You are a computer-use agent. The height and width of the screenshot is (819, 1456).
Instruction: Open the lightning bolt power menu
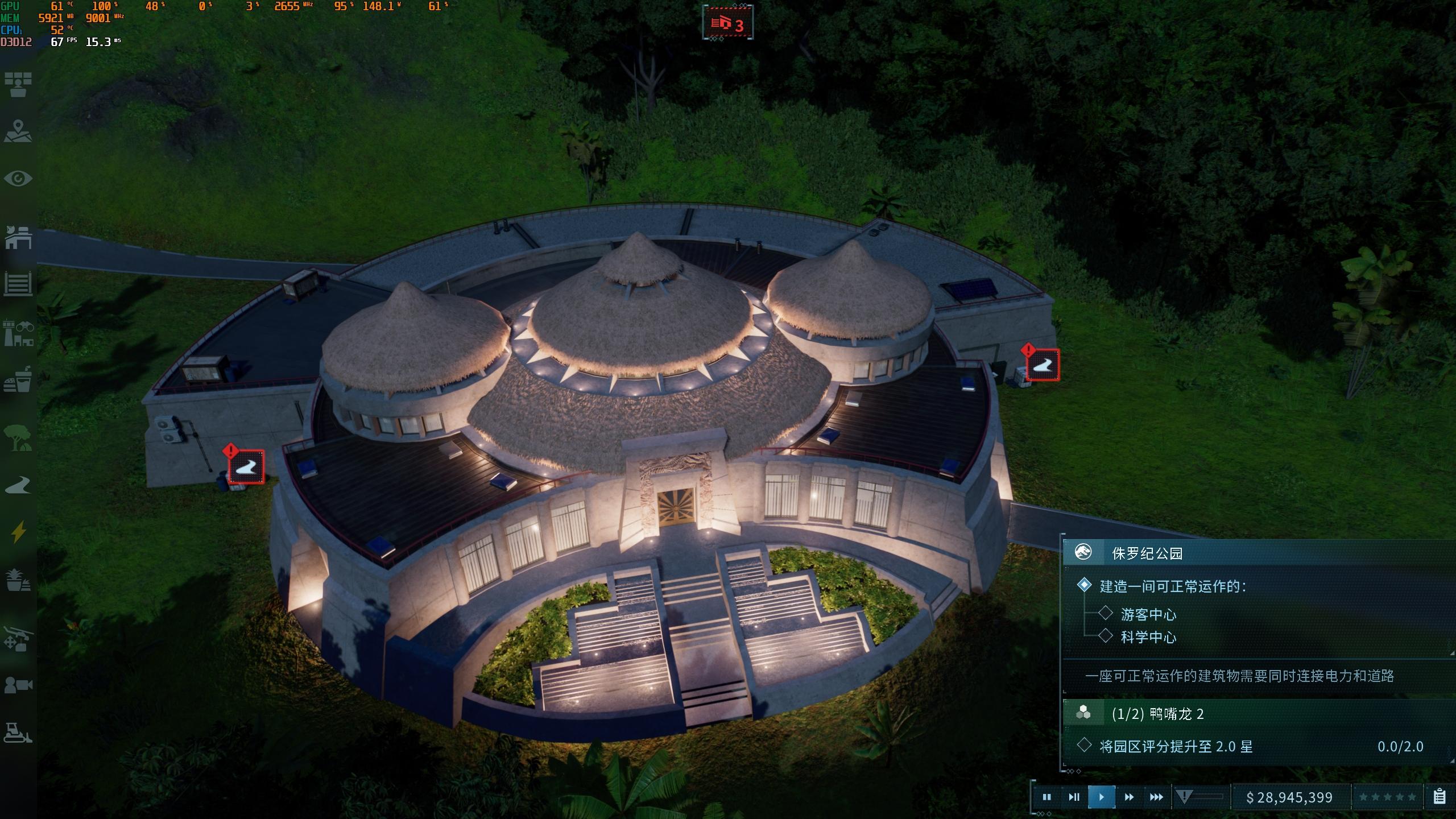pos(18,532)
